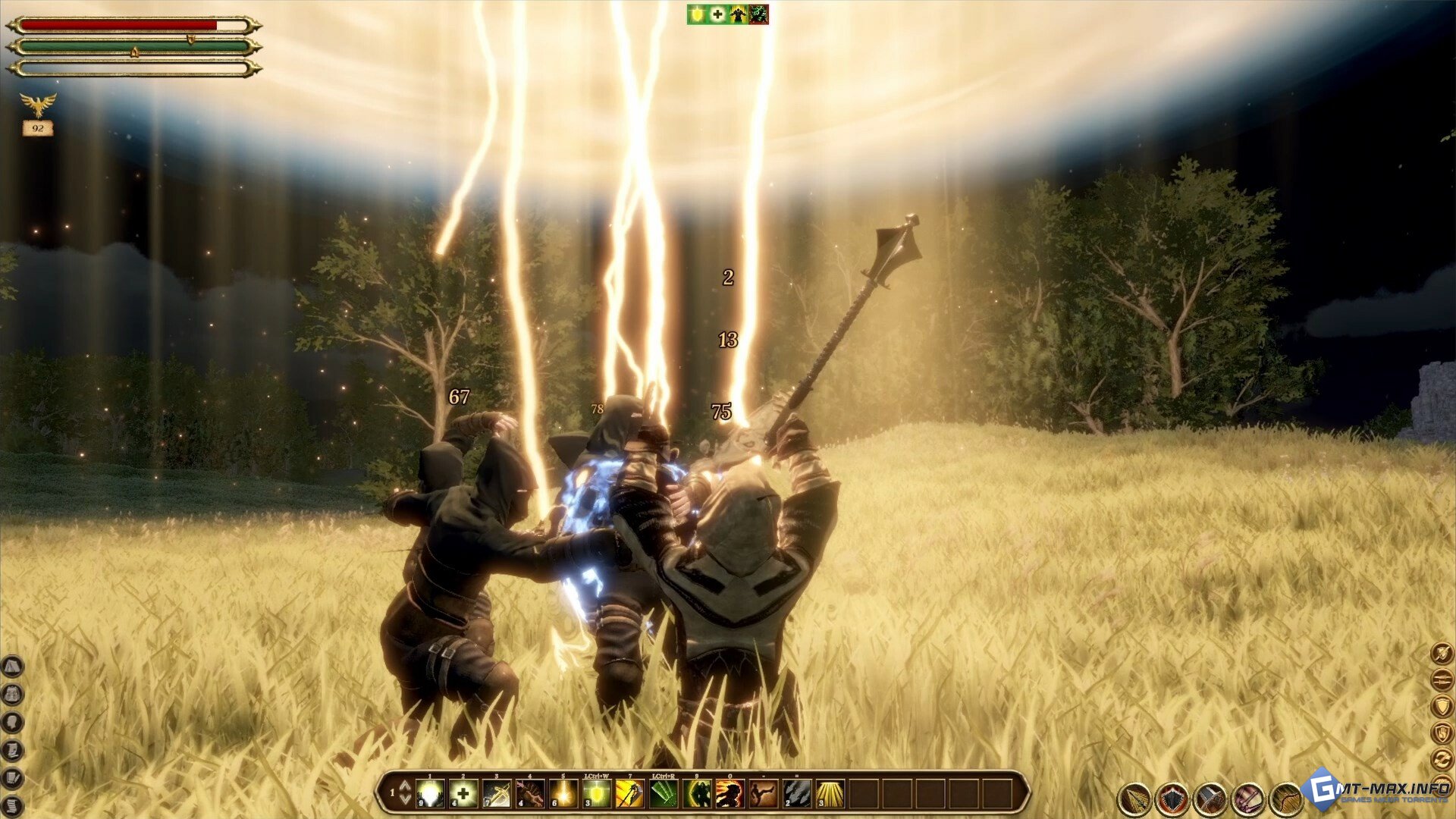Screen dimensions: 1456x819
Task: Switch hotbar page with the up arrow
Action: (x=405, y=786)
